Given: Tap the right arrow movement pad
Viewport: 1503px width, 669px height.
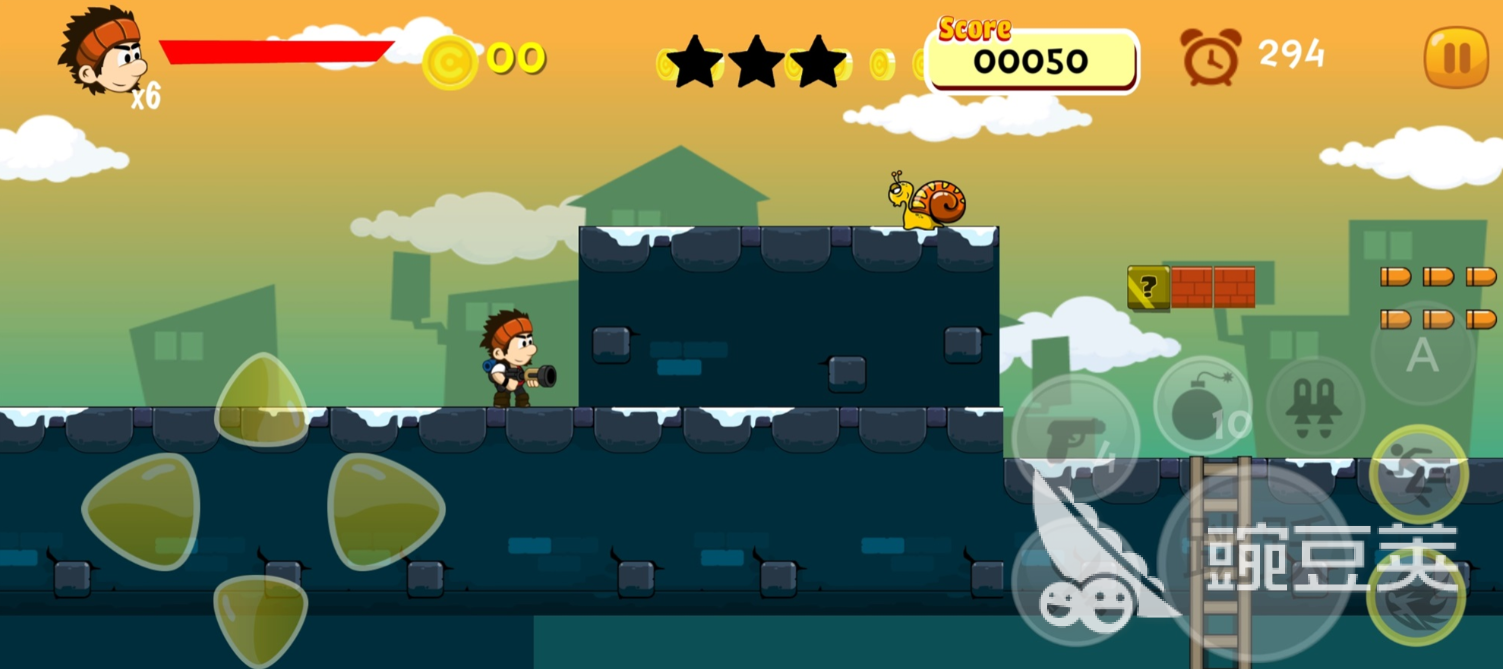Looking at the screenshot, I should [x=384, y=511].
